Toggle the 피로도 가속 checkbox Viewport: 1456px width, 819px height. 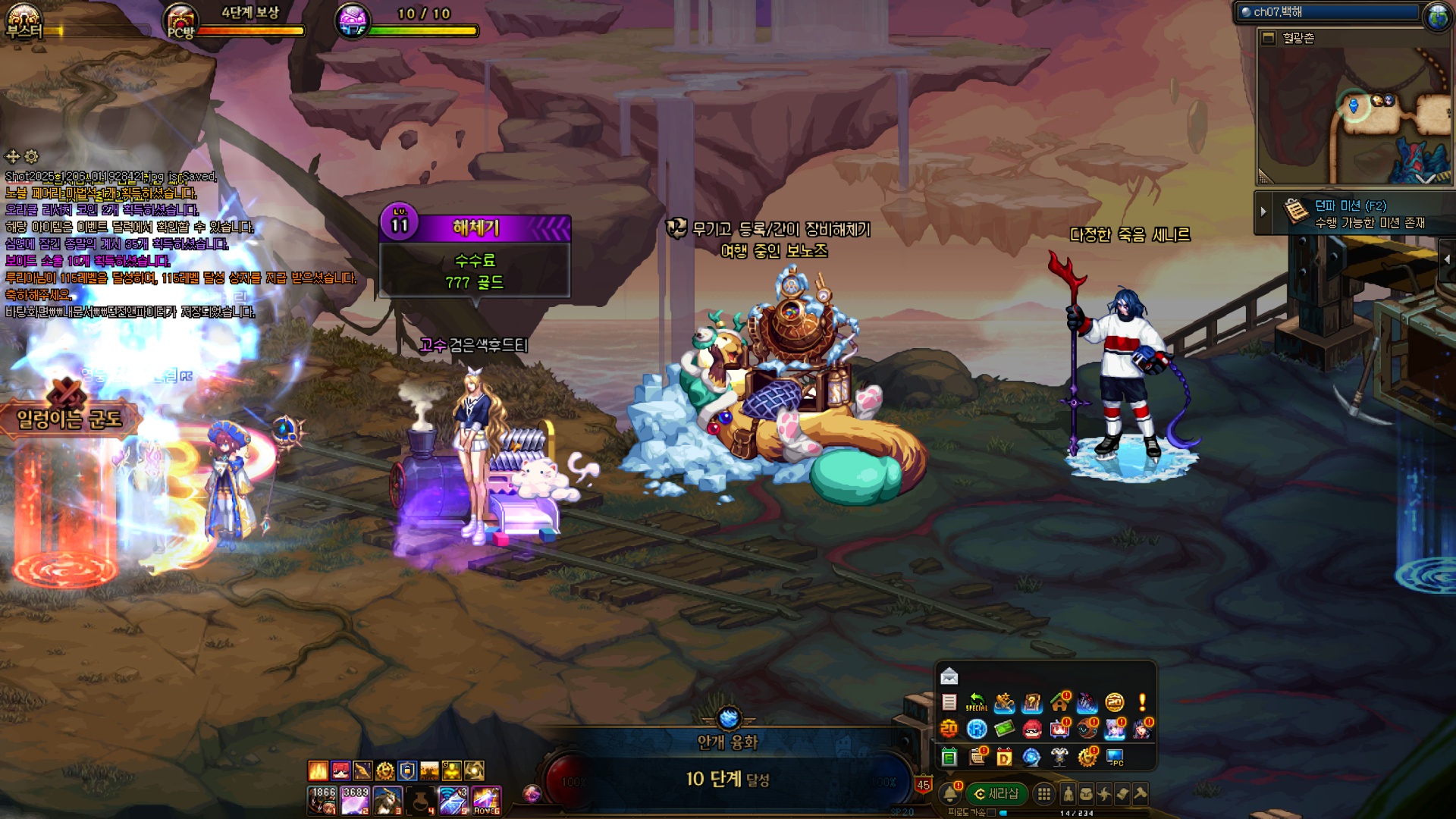(x=990, y=812)
